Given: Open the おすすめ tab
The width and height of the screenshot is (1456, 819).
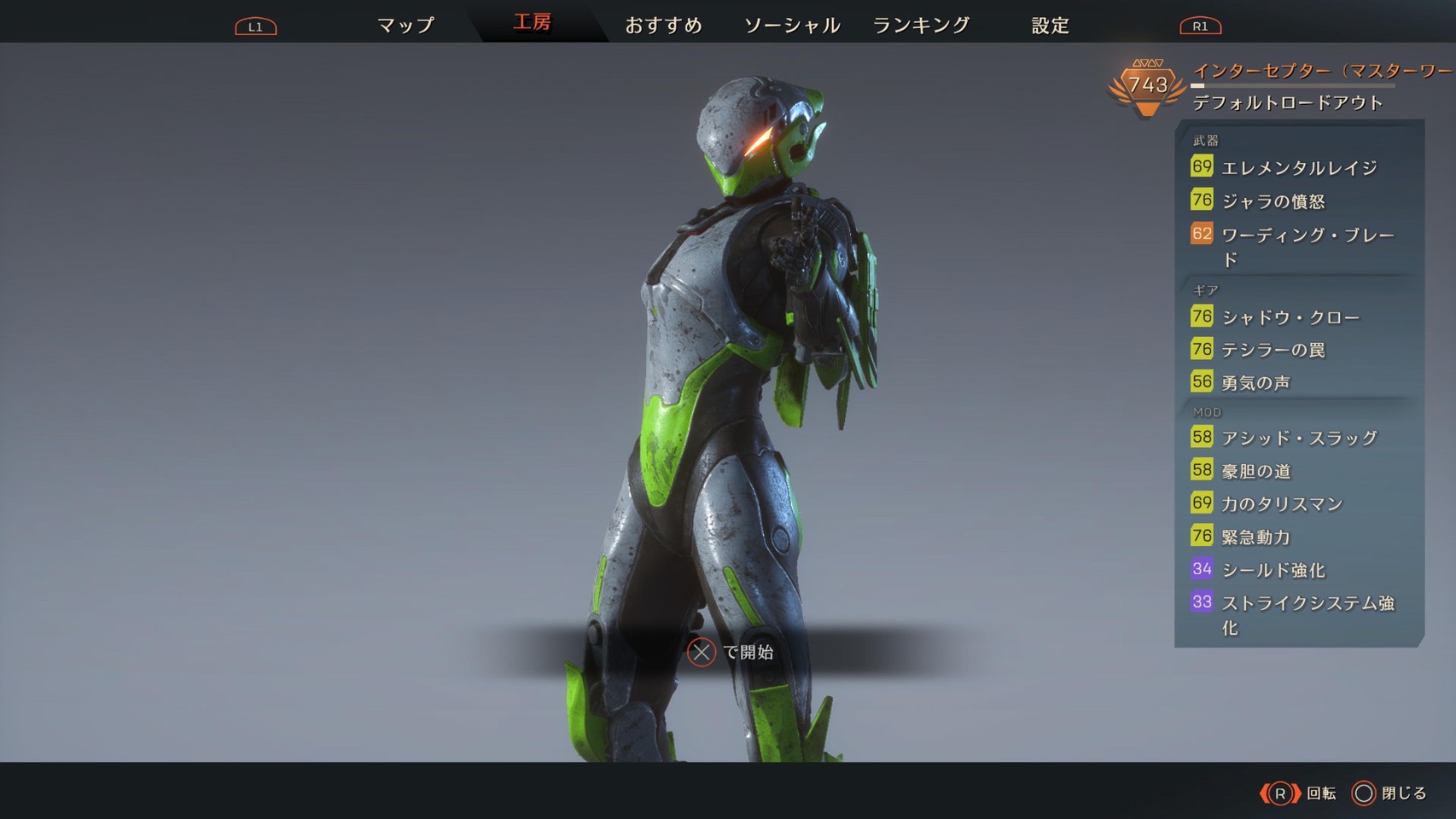Looking at the screenshot, I should click(663, 26).
